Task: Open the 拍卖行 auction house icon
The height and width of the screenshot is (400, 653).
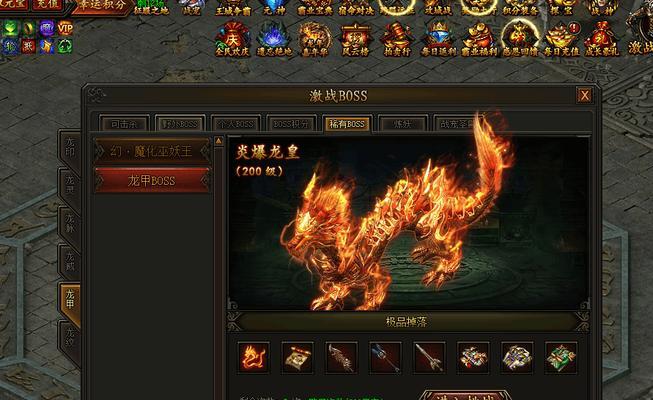Action: point(399,38)
